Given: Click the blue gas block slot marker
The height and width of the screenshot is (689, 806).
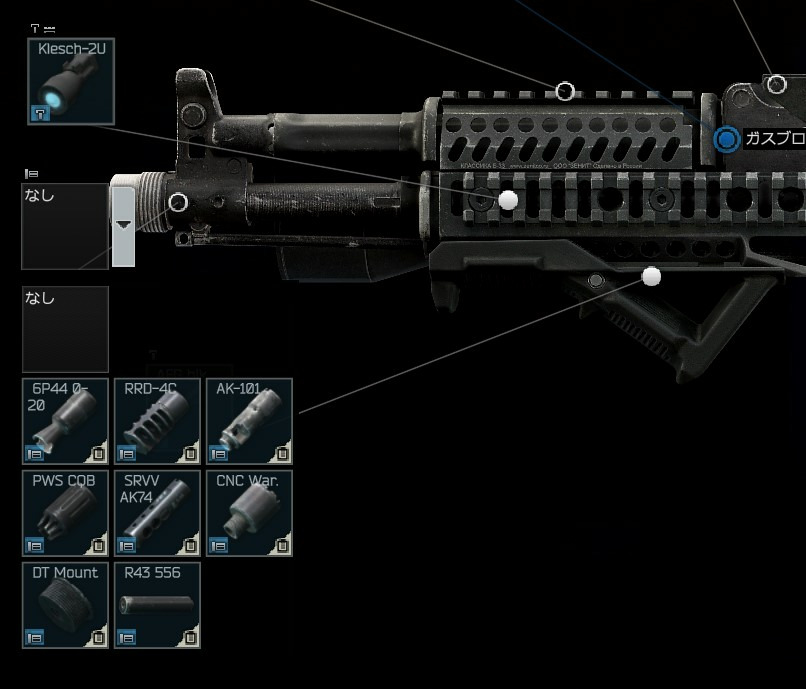Looking at the screenshot, I should pos(727,139).
